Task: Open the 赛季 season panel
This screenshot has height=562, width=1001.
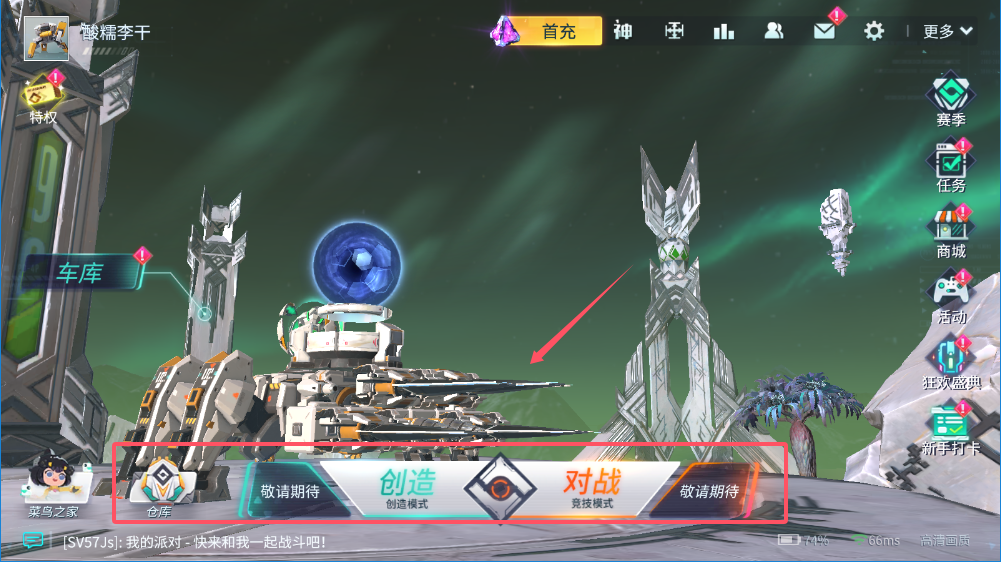Action: tap(951, 100)
